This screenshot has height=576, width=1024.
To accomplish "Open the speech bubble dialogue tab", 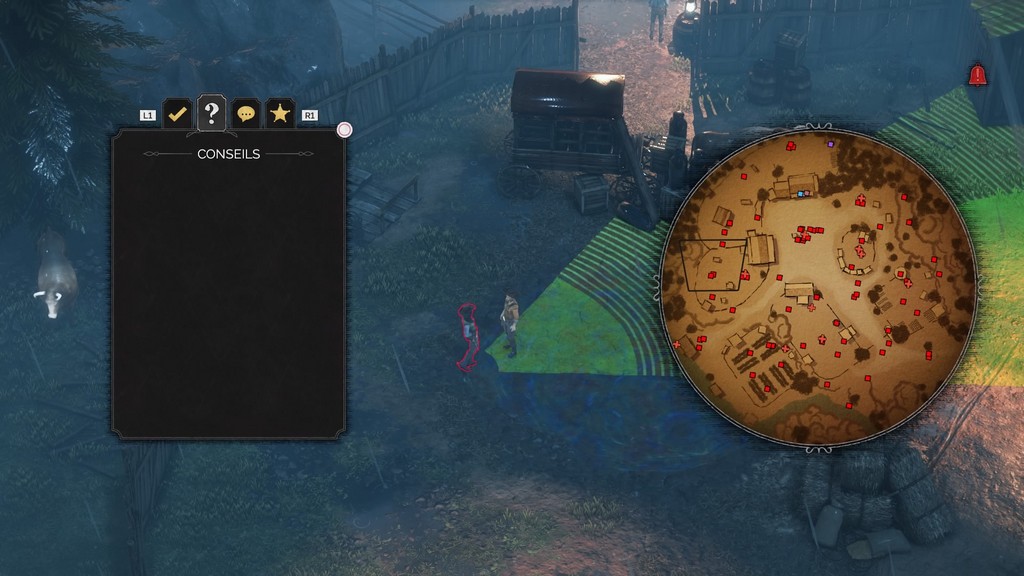I will (246, 114).
